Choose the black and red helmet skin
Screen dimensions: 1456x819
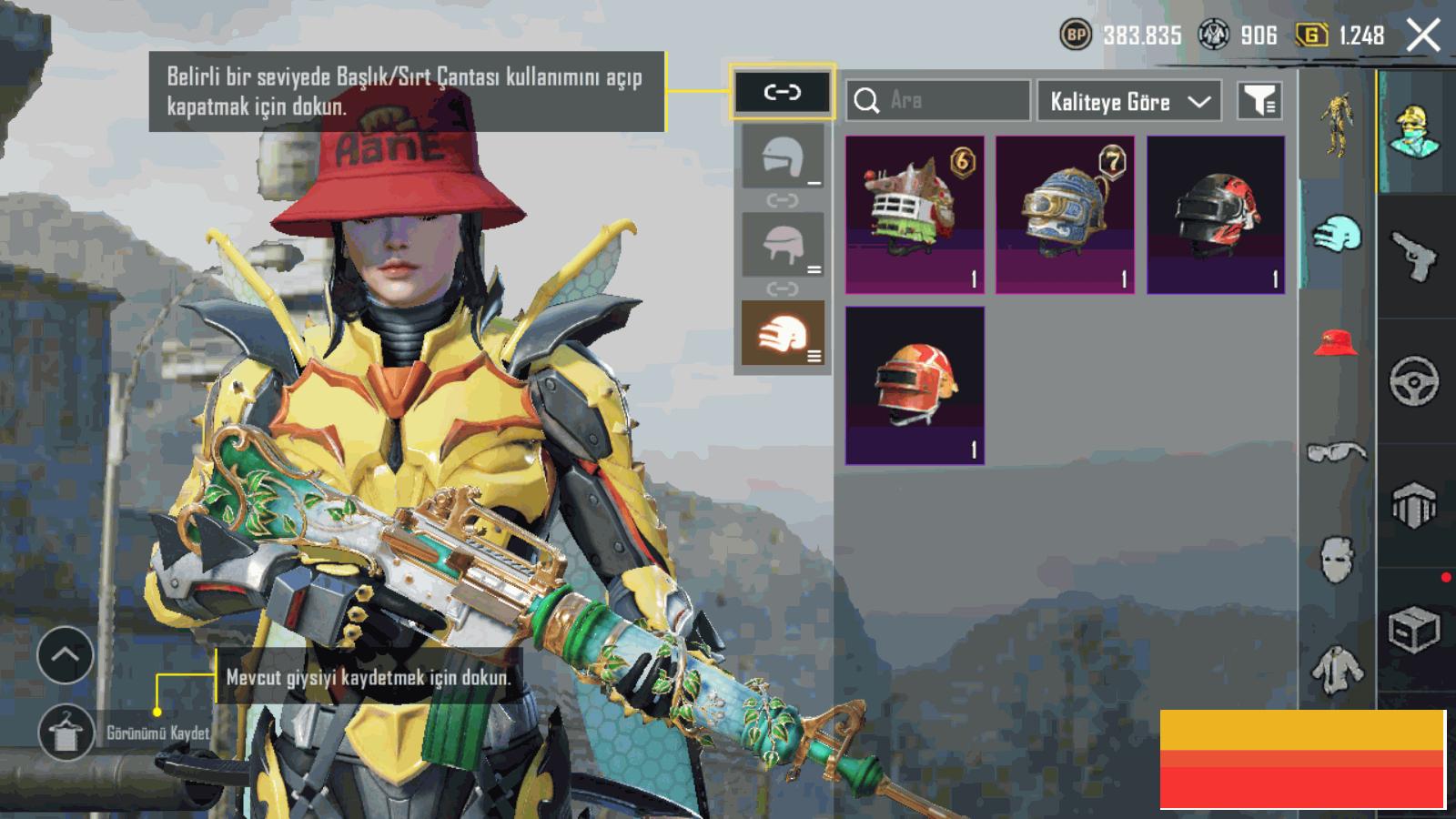click(x=1215, y=215)
